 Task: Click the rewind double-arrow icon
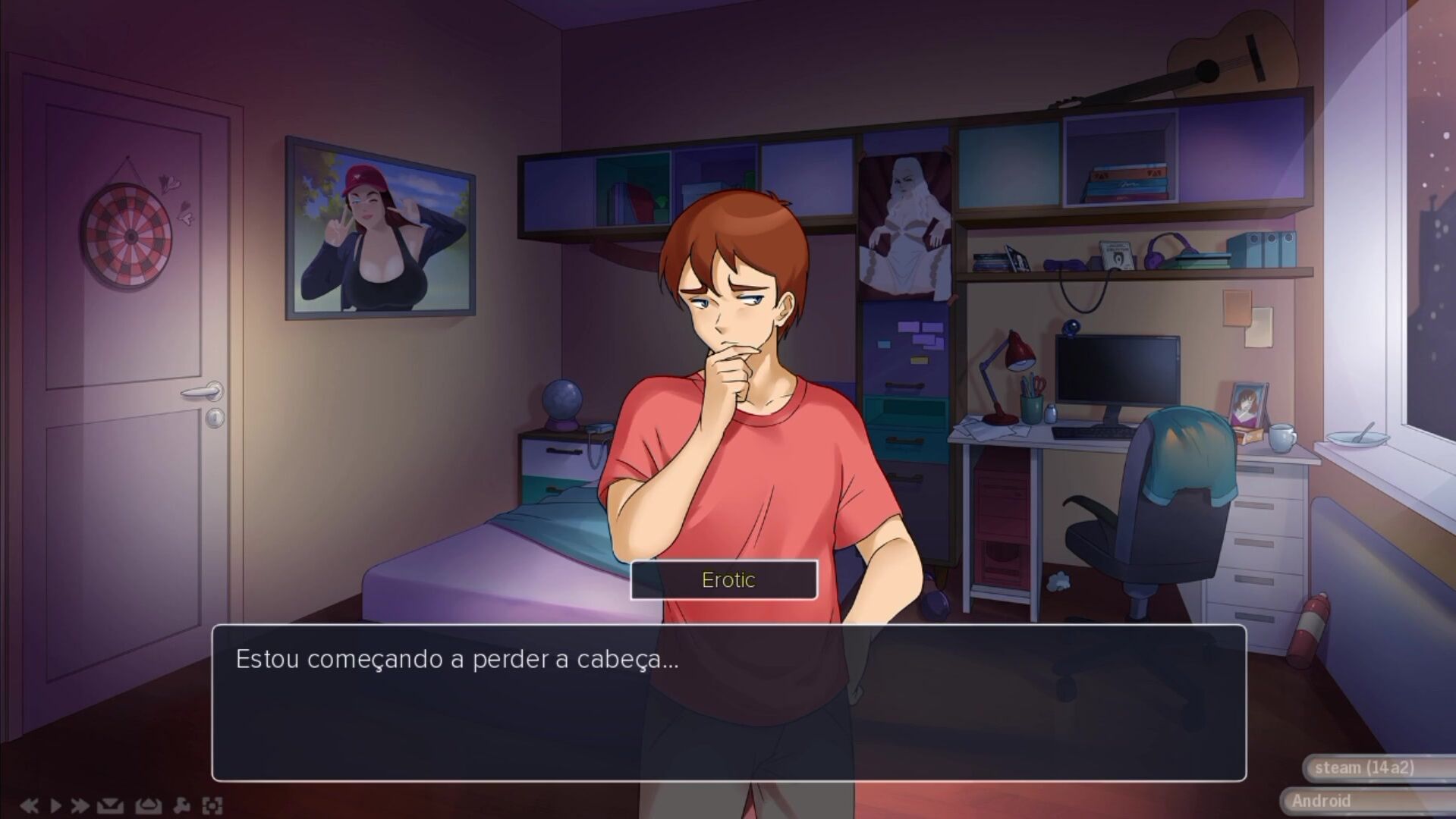click(29, 805)
